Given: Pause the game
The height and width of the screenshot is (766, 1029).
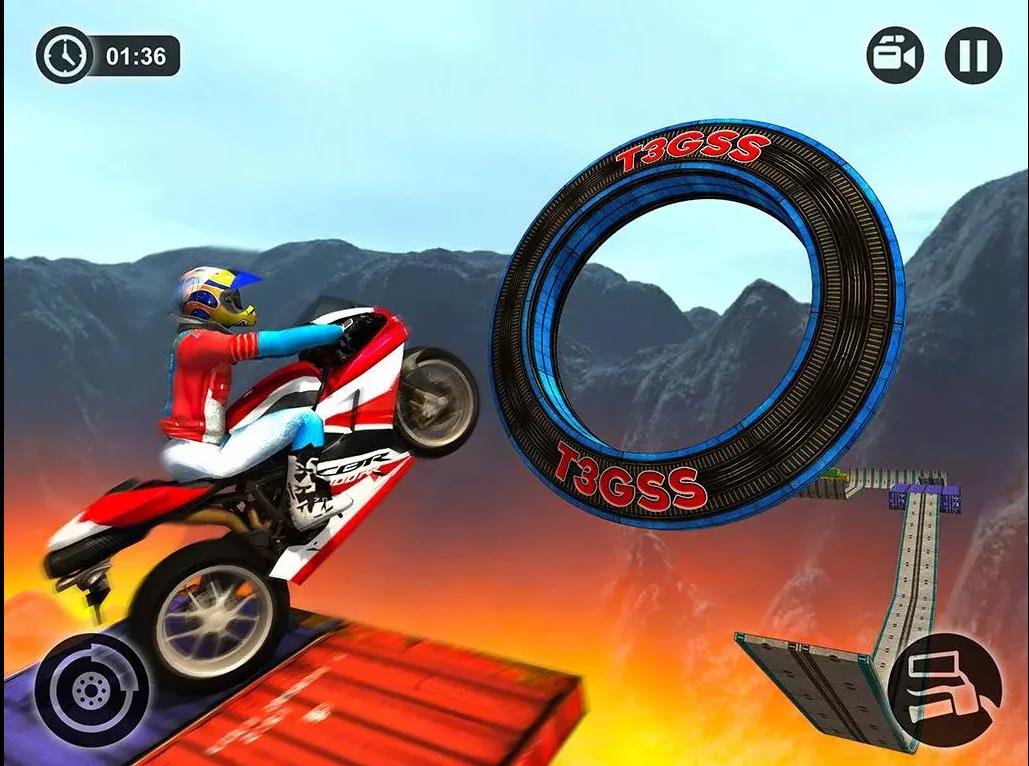Looking at the screenshot, I should coord(973,55).
